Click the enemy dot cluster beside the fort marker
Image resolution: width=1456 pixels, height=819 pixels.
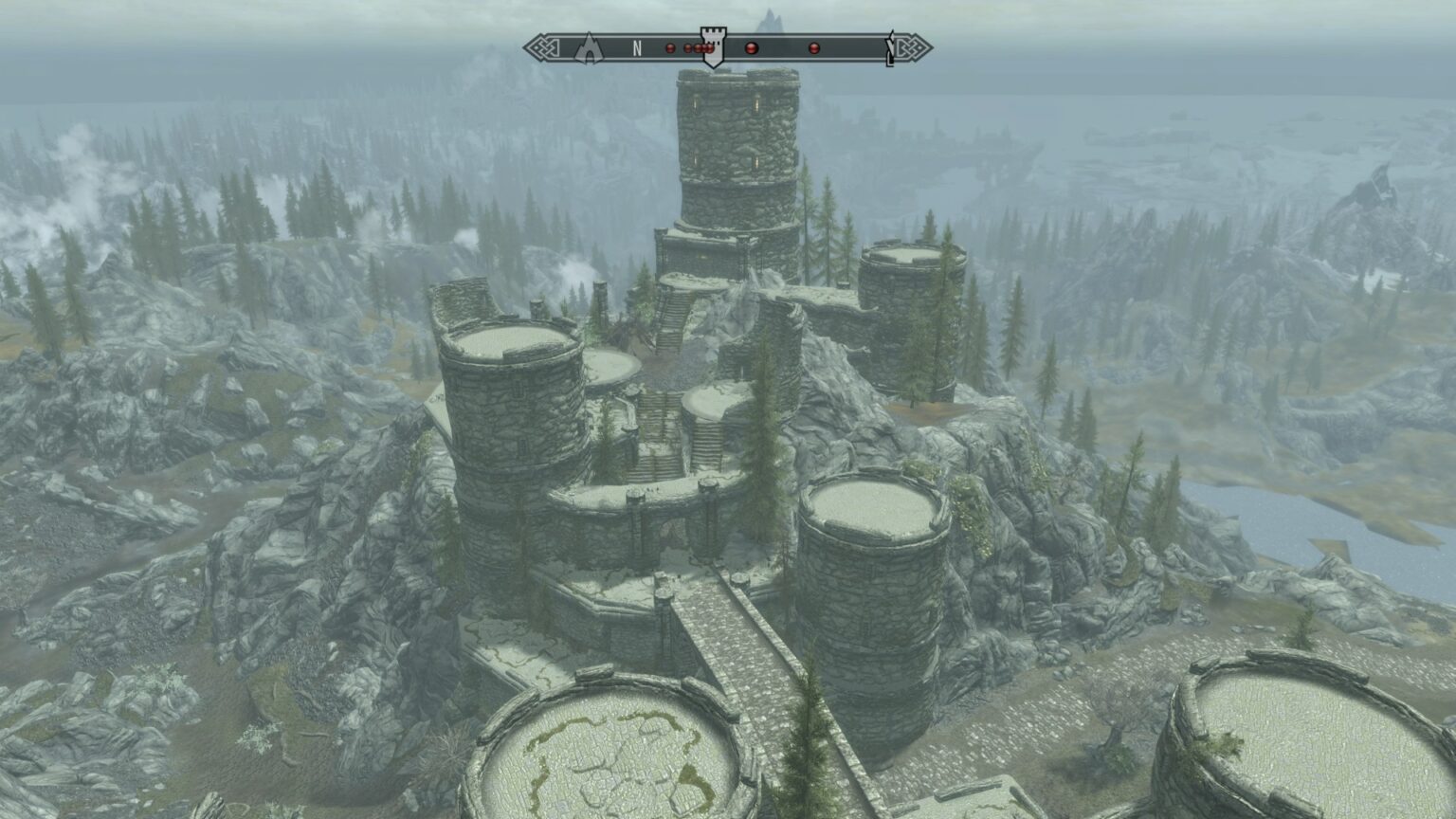click(700, 47)
